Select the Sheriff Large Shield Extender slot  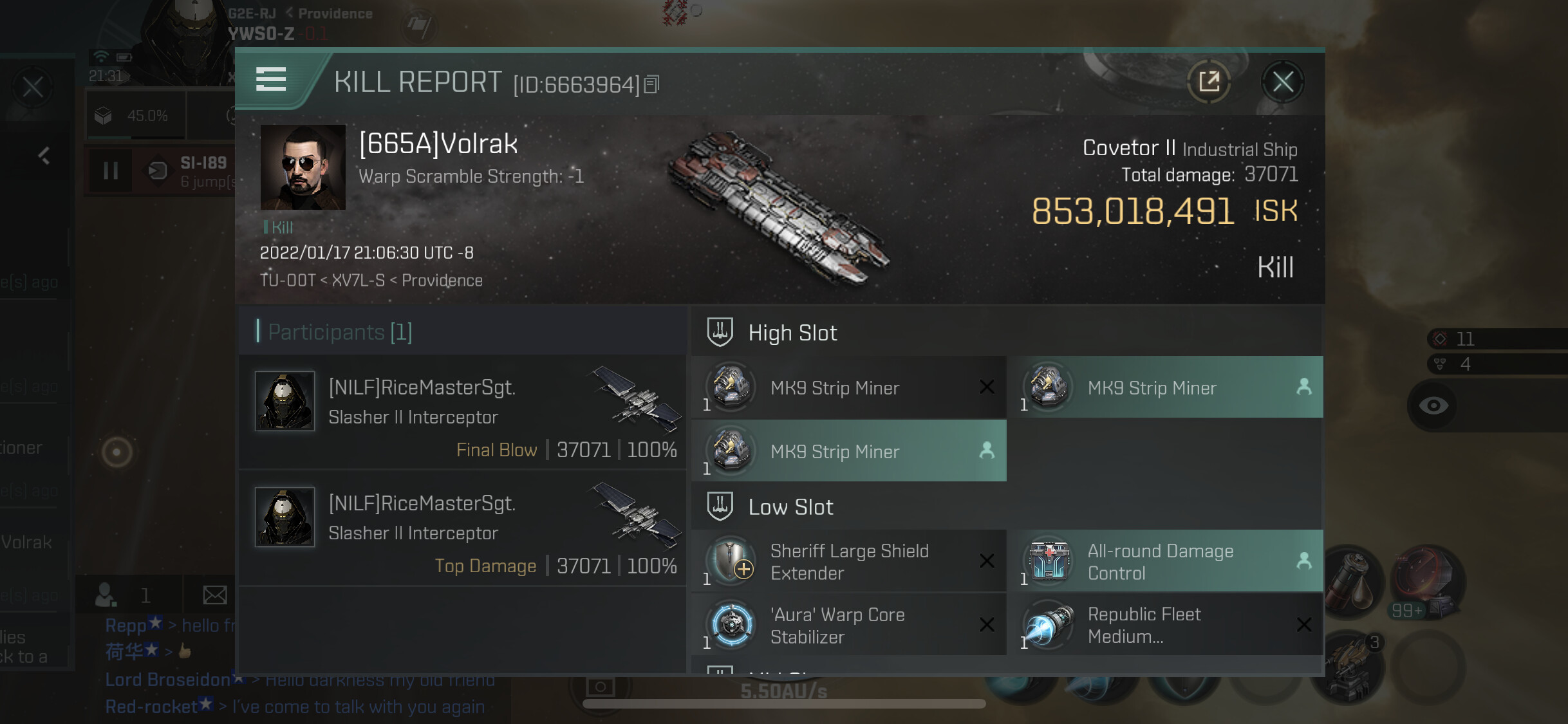848,561
